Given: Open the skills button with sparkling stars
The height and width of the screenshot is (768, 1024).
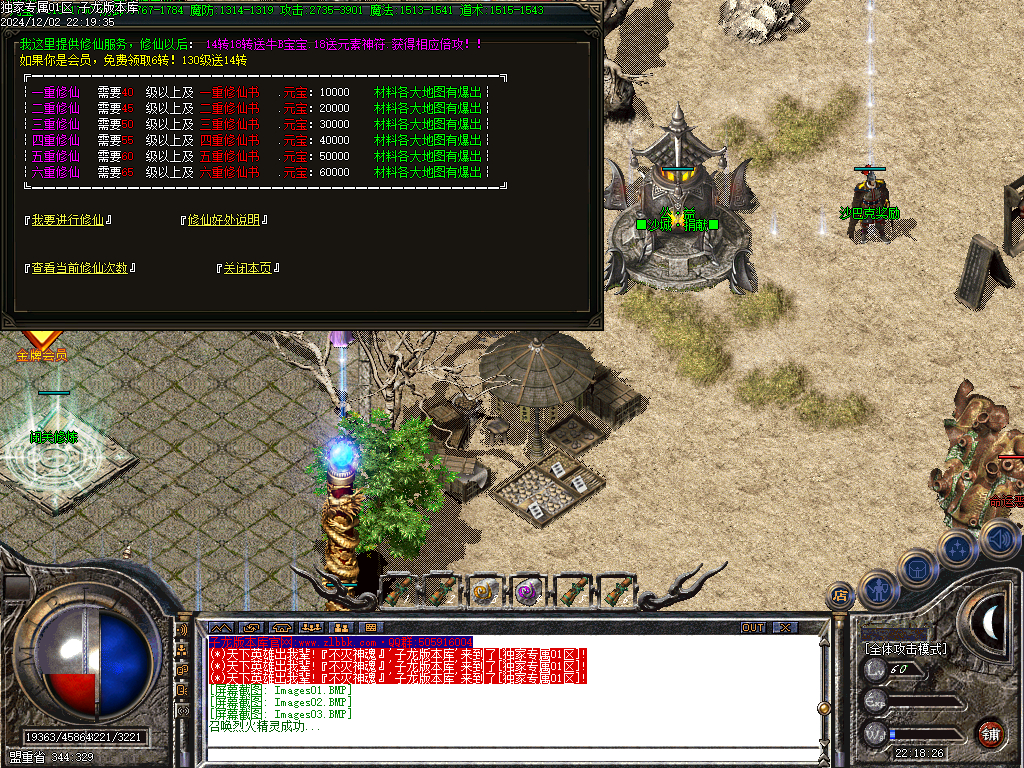Looking at the screenshot, I should coord(958,548).
